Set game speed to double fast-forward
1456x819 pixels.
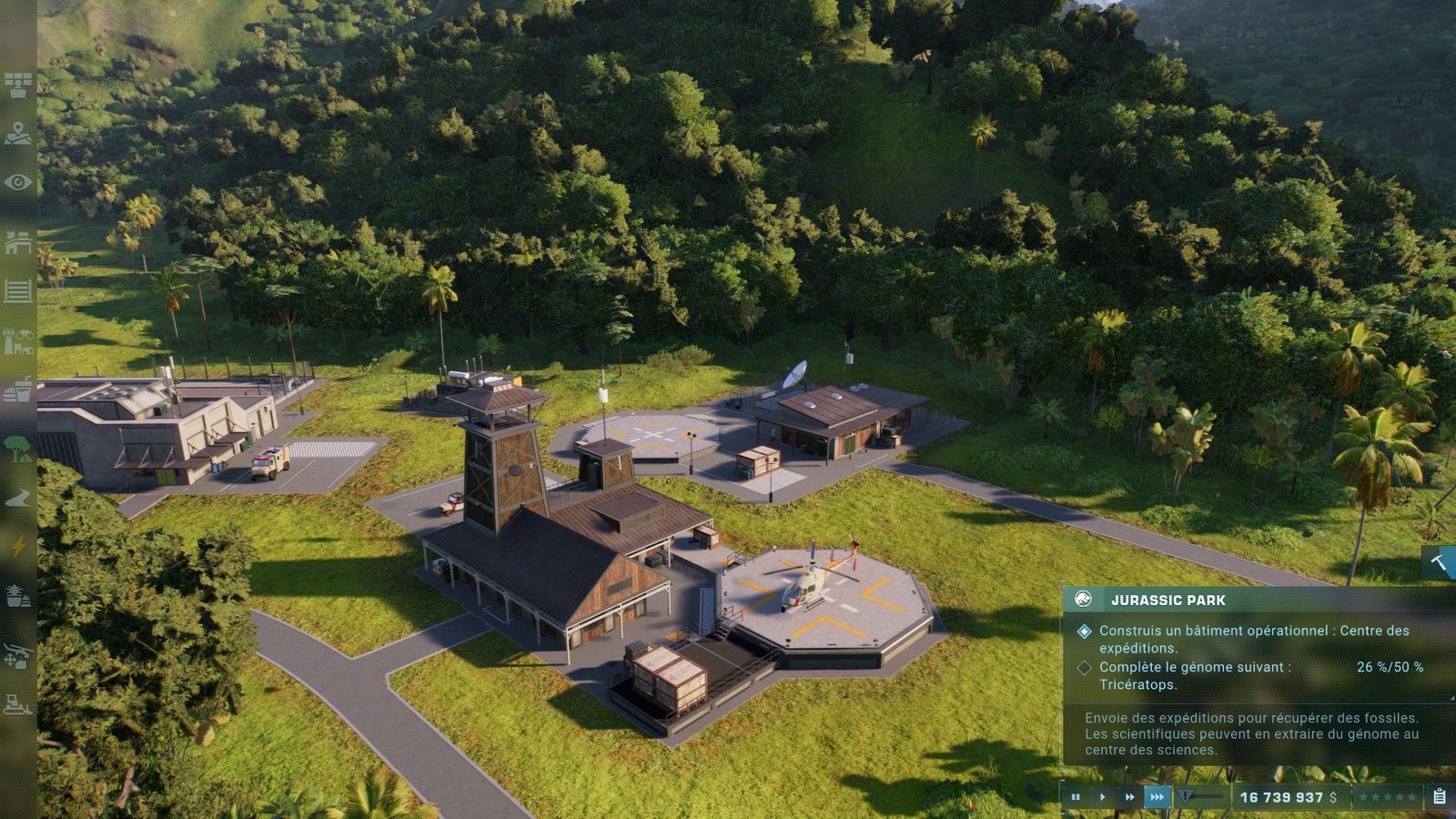click(x=1129, y=797)
